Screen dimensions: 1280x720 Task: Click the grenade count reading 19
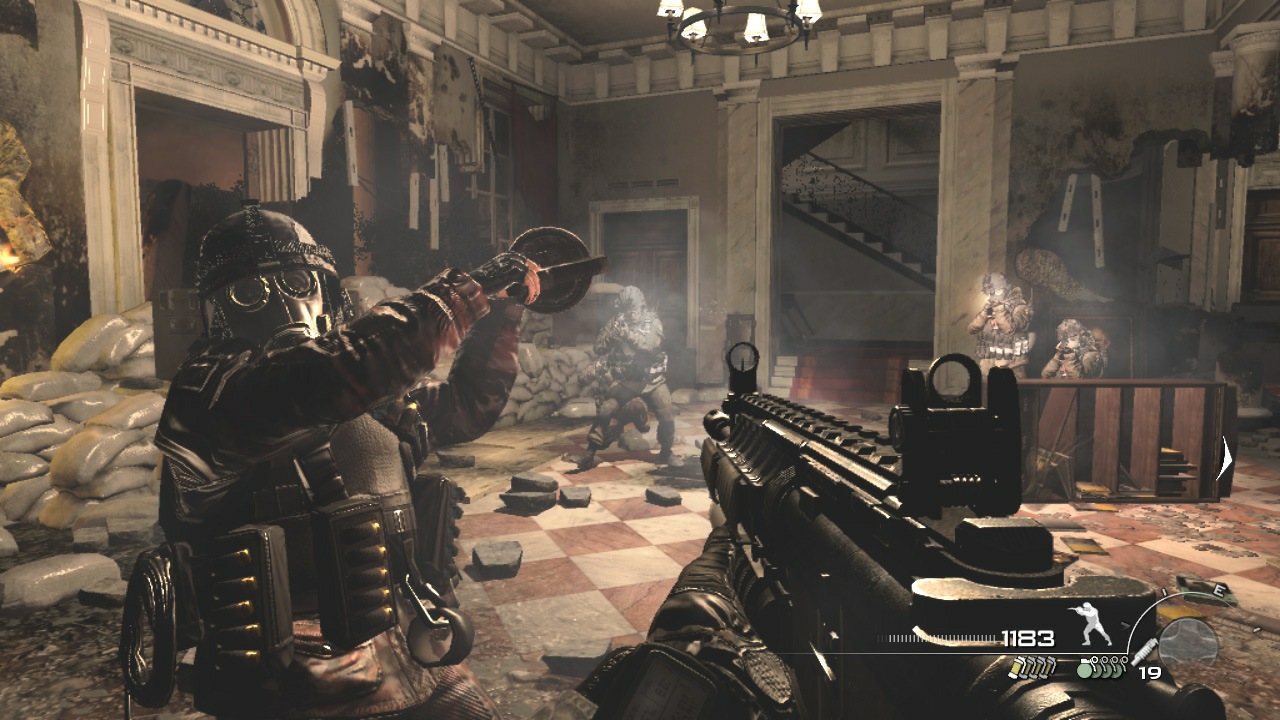tap(1152, 673)
